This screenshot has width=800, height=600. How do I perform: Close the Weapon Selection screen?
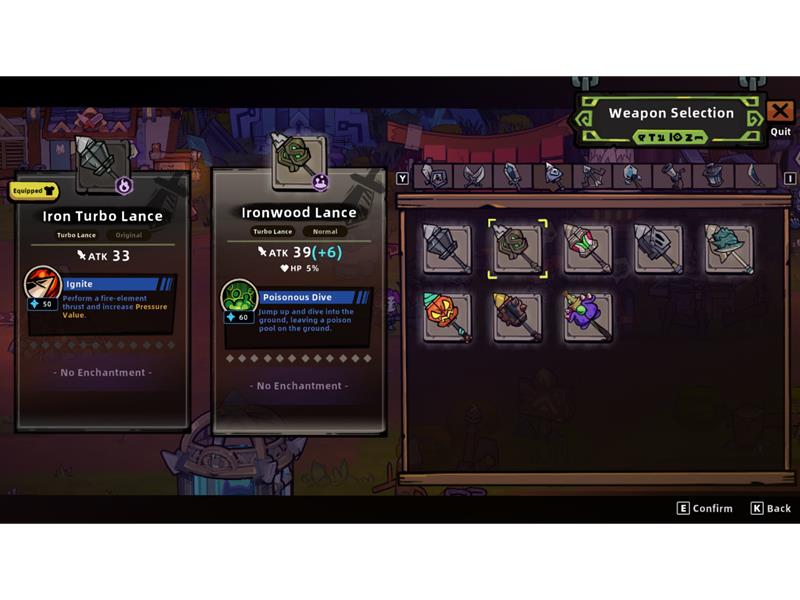[780, 112]
